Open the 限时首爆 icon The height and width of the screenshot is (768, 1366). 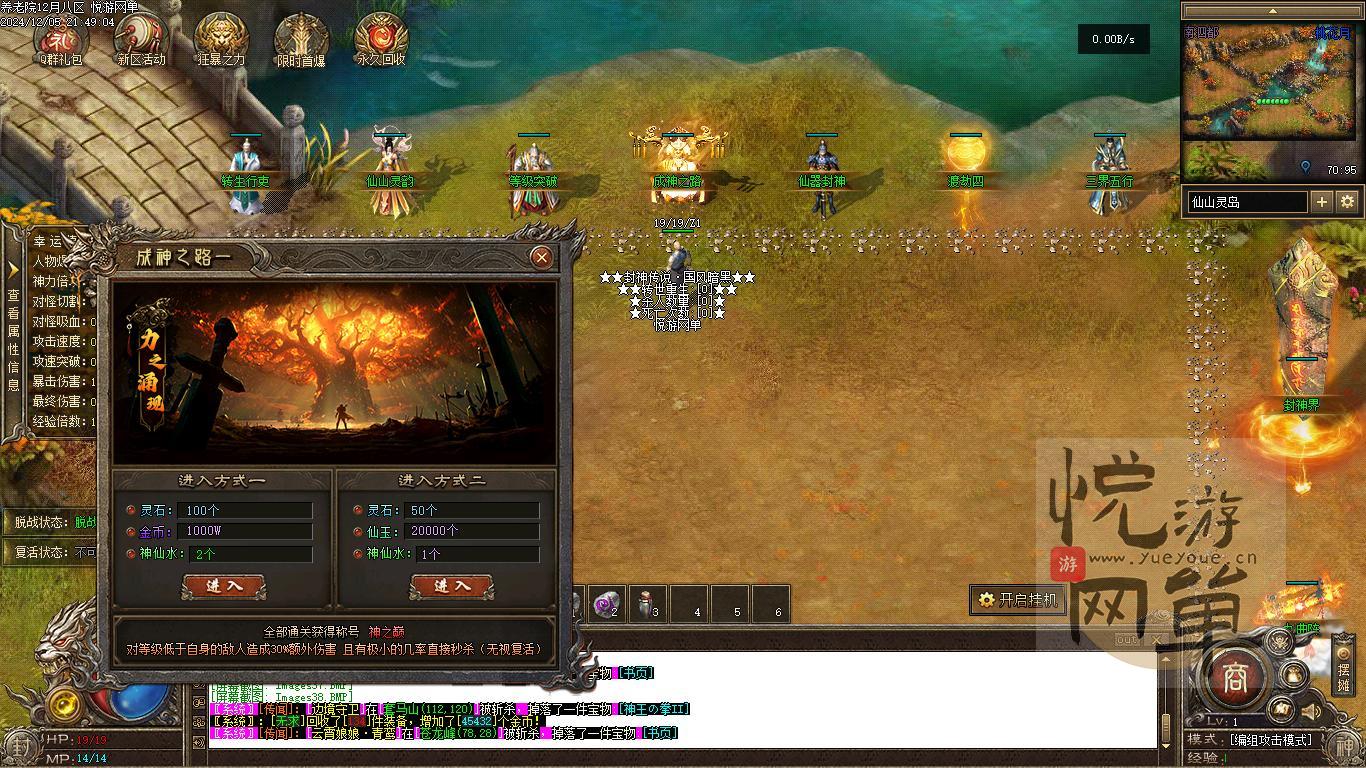(301, 40)
